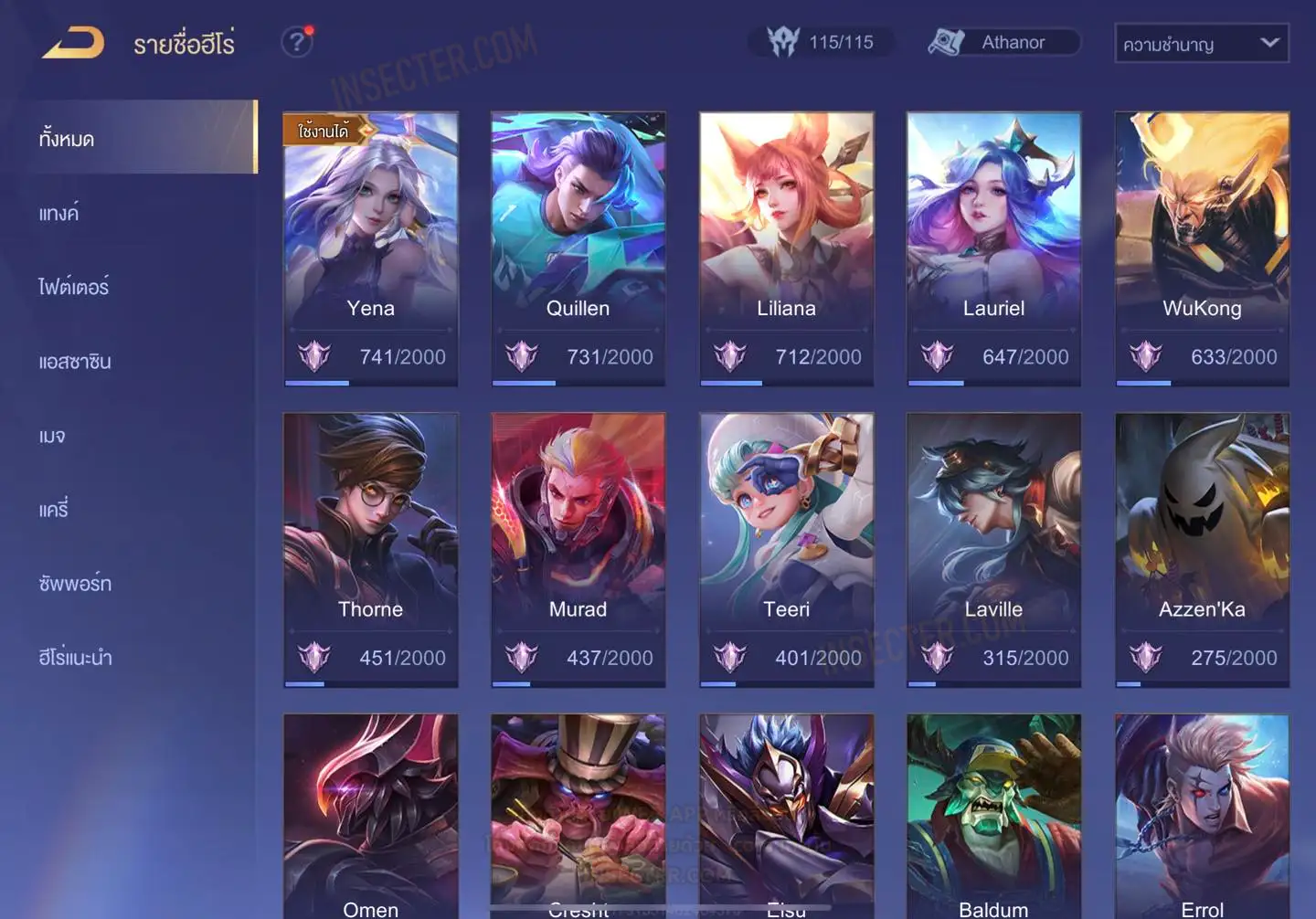Select the Yena hero card
This screenshot has height=919, width=1316.
pyautogui.click(x=370, y=248)
